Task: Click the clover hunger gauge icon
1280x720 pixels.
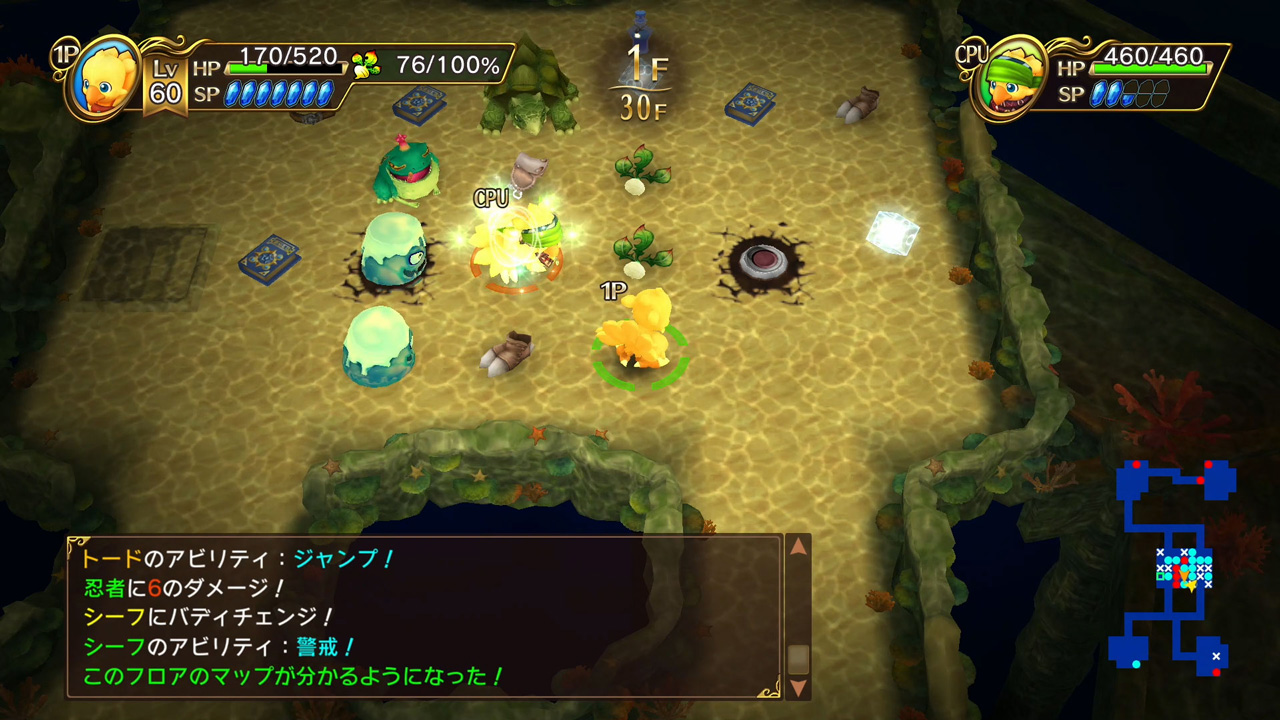Action: click(365, 65)
